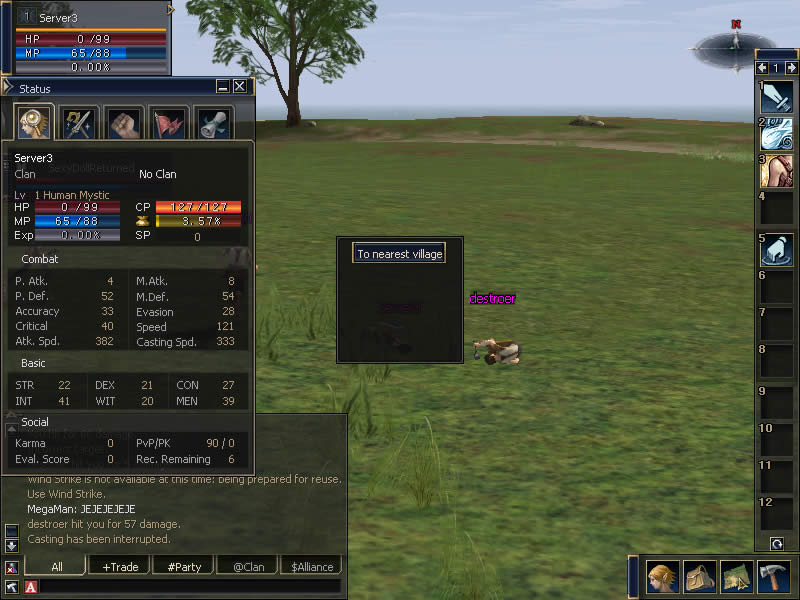Open the sword and bow tab
This screenshot has height=600, width=800.
click(x=78, y=123)
